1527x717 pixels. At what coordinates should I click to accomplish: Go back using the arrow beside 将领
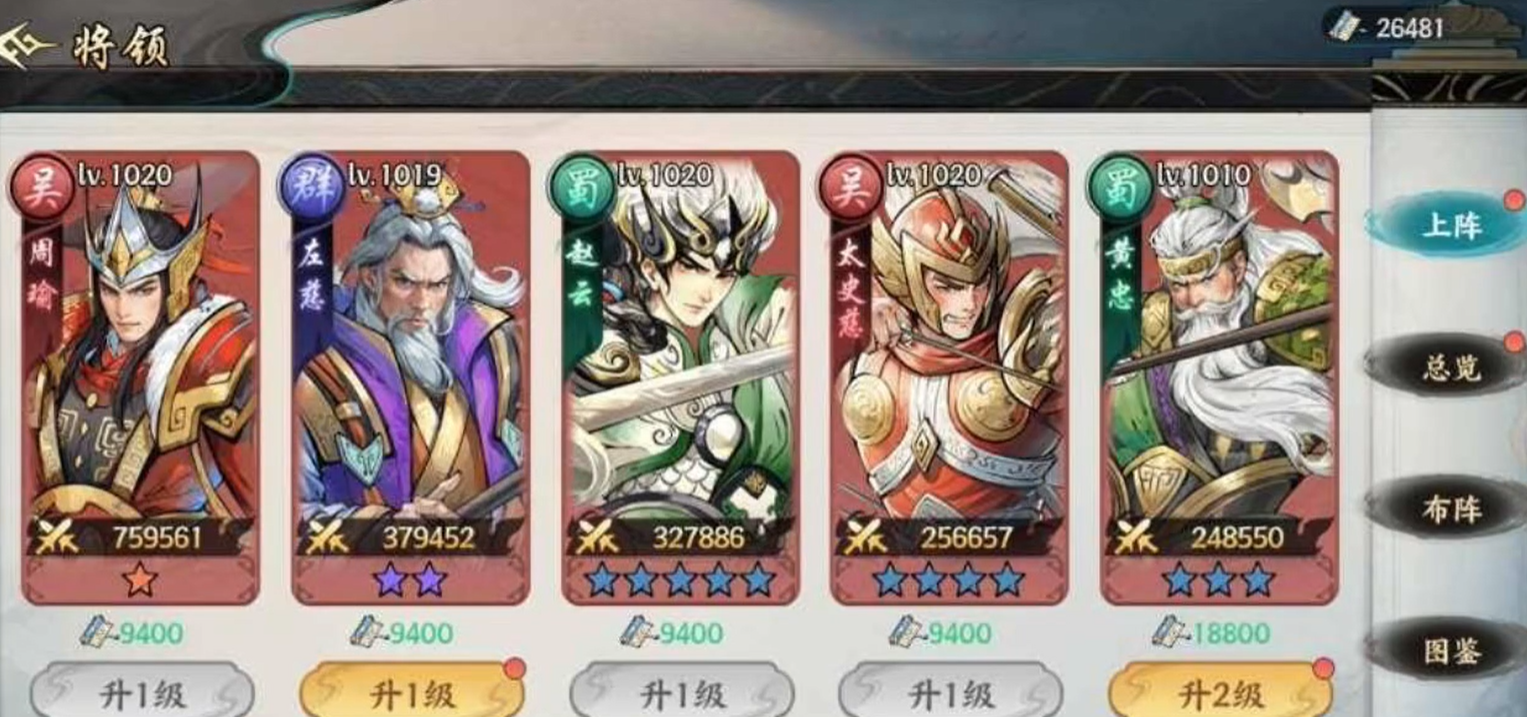coord(26,47)
